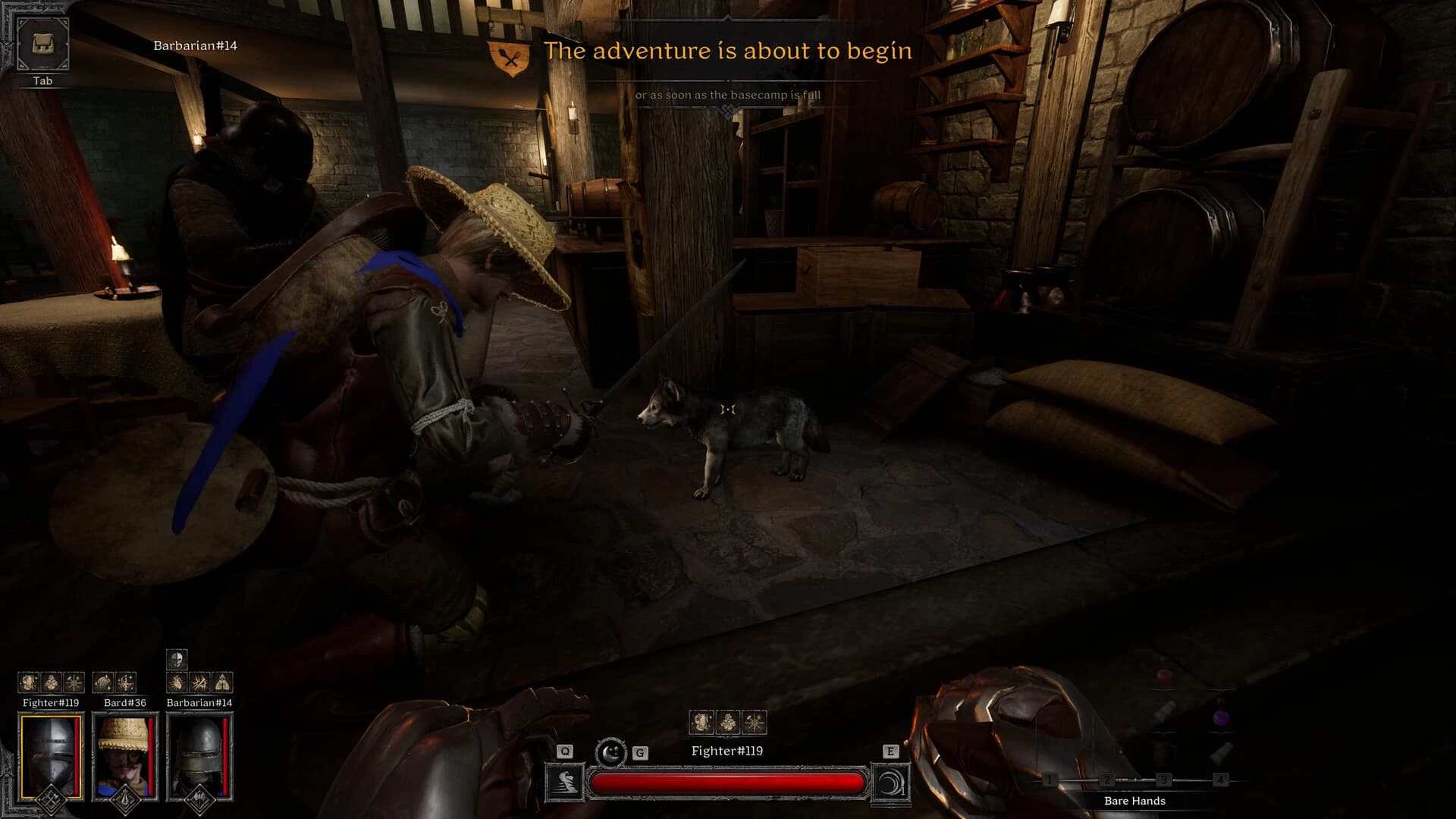Select the Fighter#119 party portrait
Viewport: 1456px width, 819px height.
click(51, 756)
